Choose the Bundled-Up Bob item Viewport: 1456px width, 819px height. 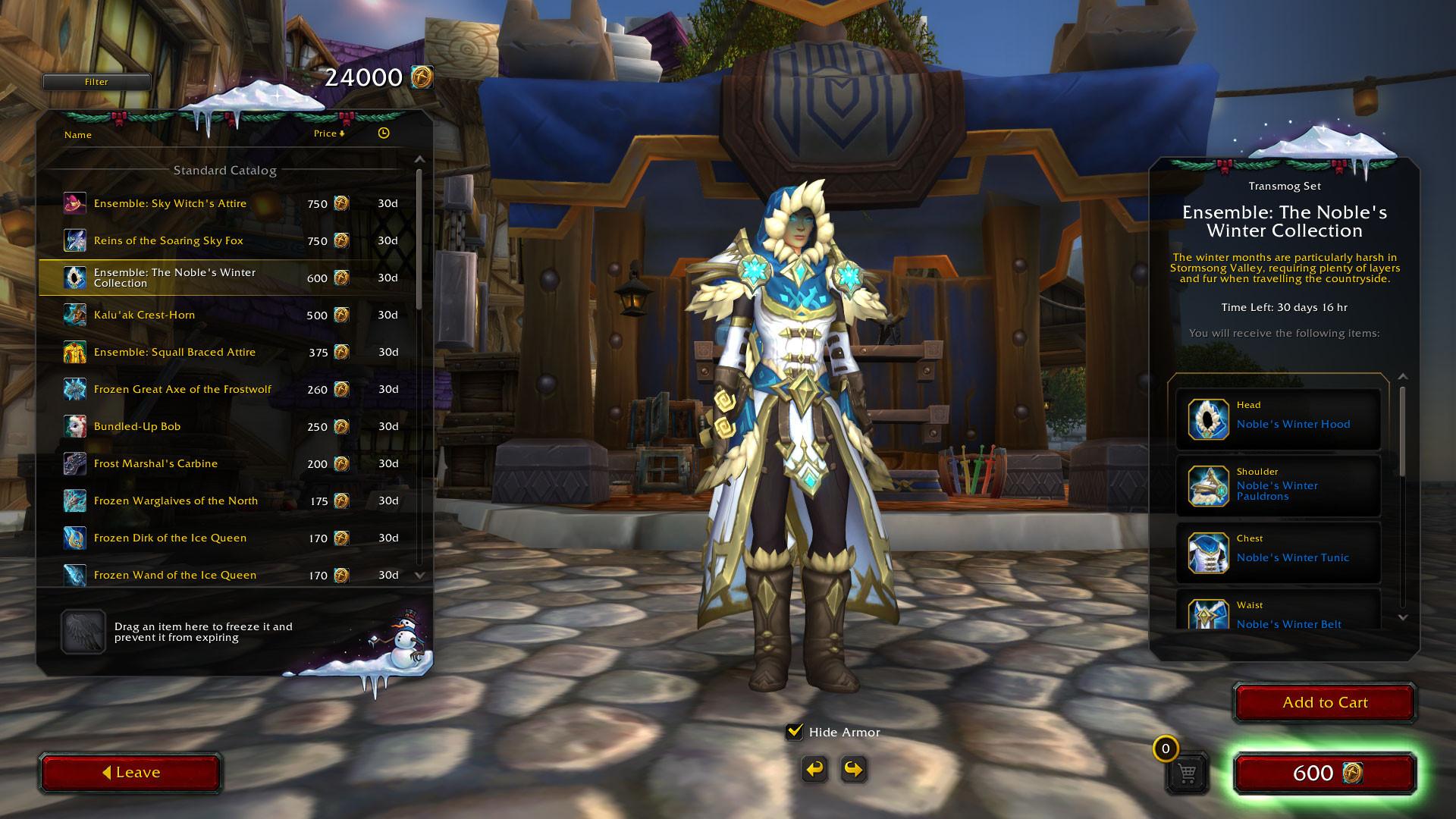click(137, 426)
